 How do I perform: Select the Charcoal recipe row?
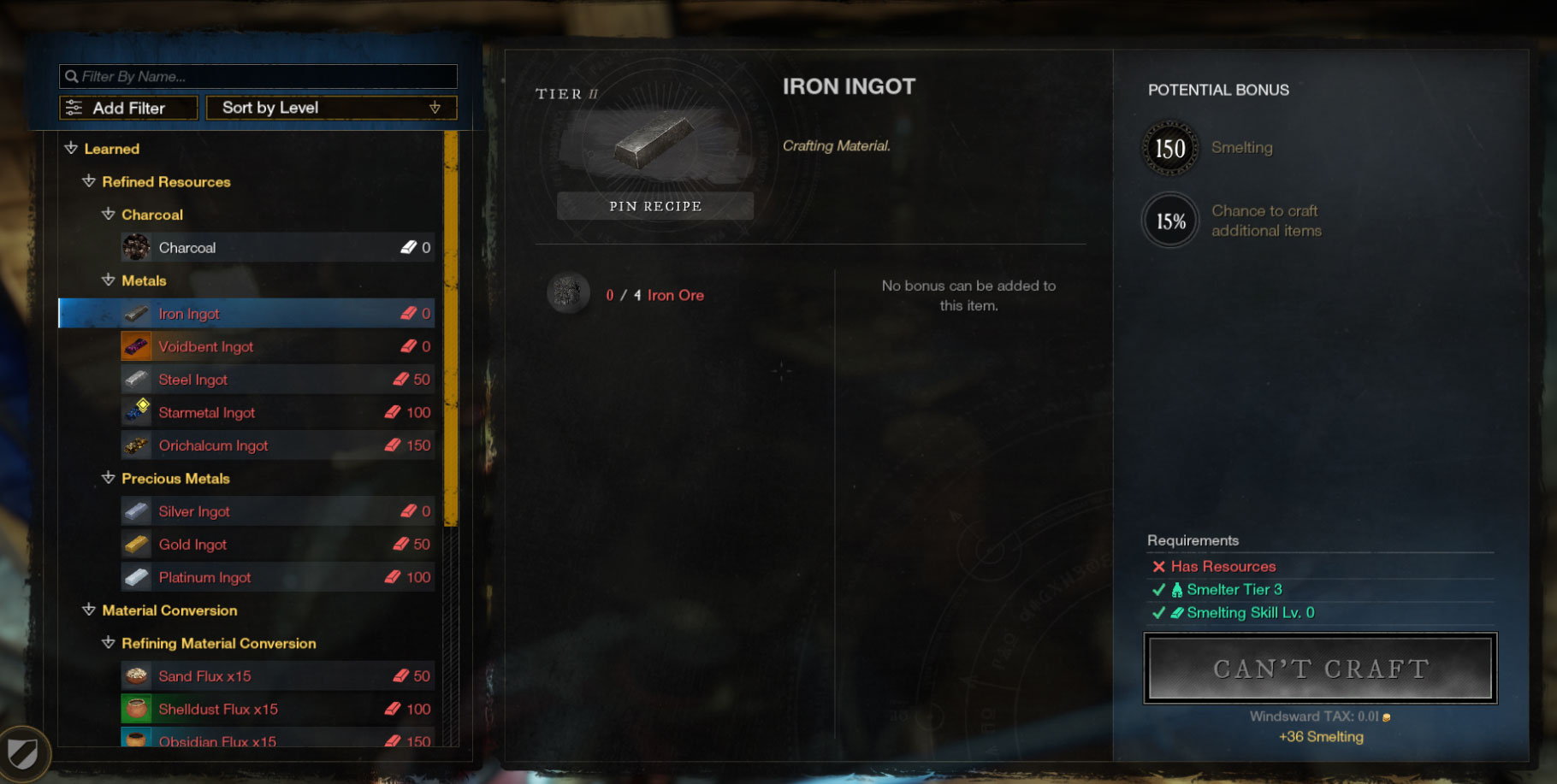[x=277, y=248]
